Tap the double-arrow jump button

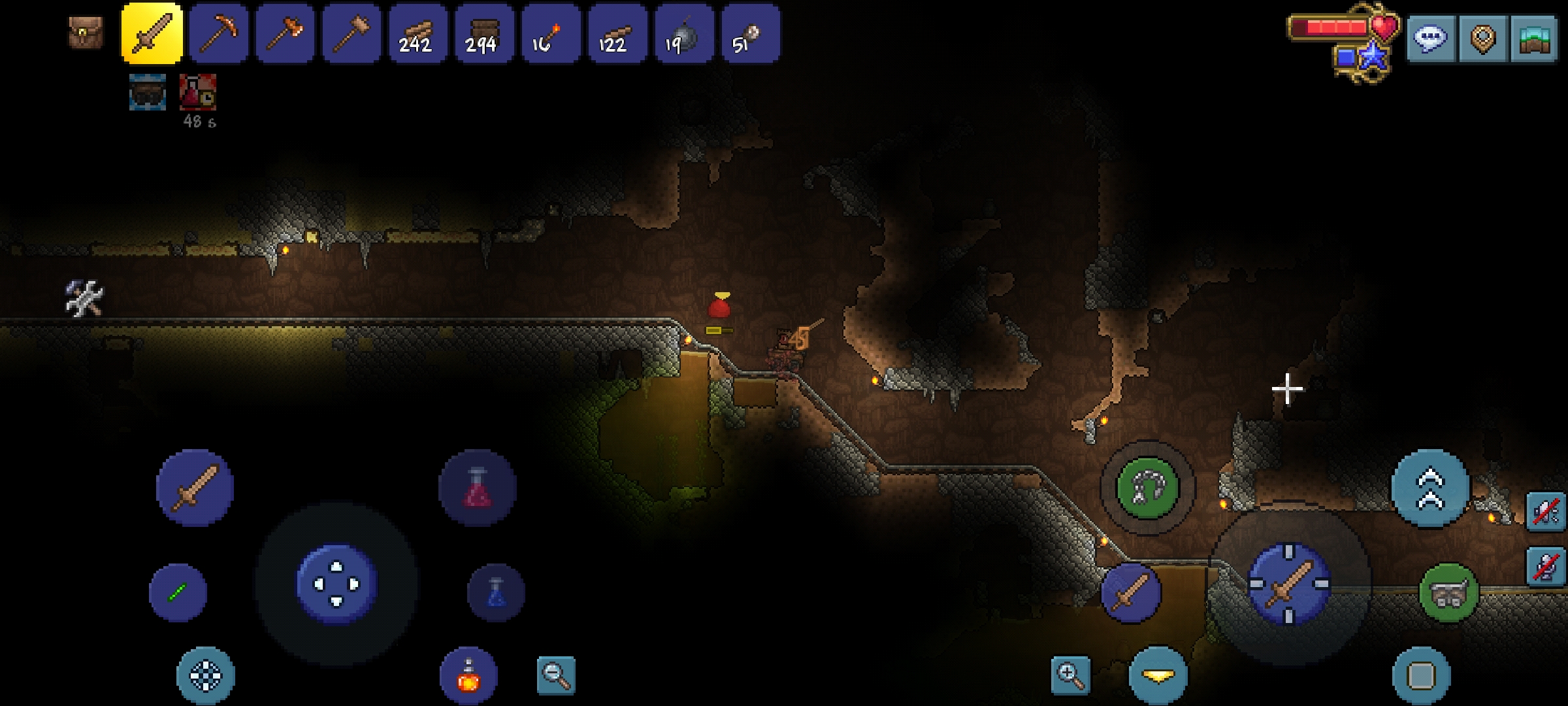1430,488
